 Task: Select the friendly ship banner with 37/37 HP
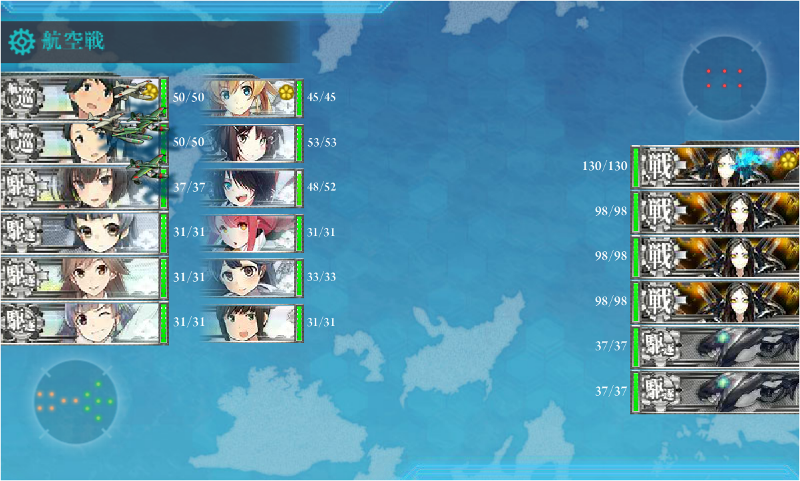pos(82,187)
